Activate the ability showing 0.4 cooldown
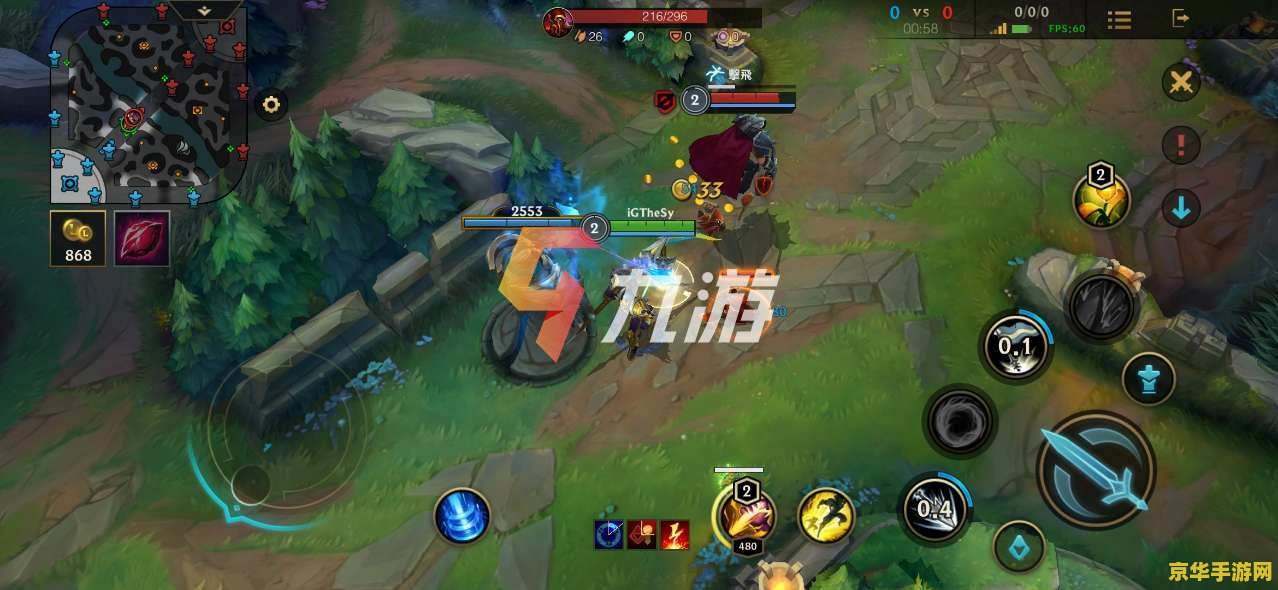The image size is (1278, 590). click(936, 508)
